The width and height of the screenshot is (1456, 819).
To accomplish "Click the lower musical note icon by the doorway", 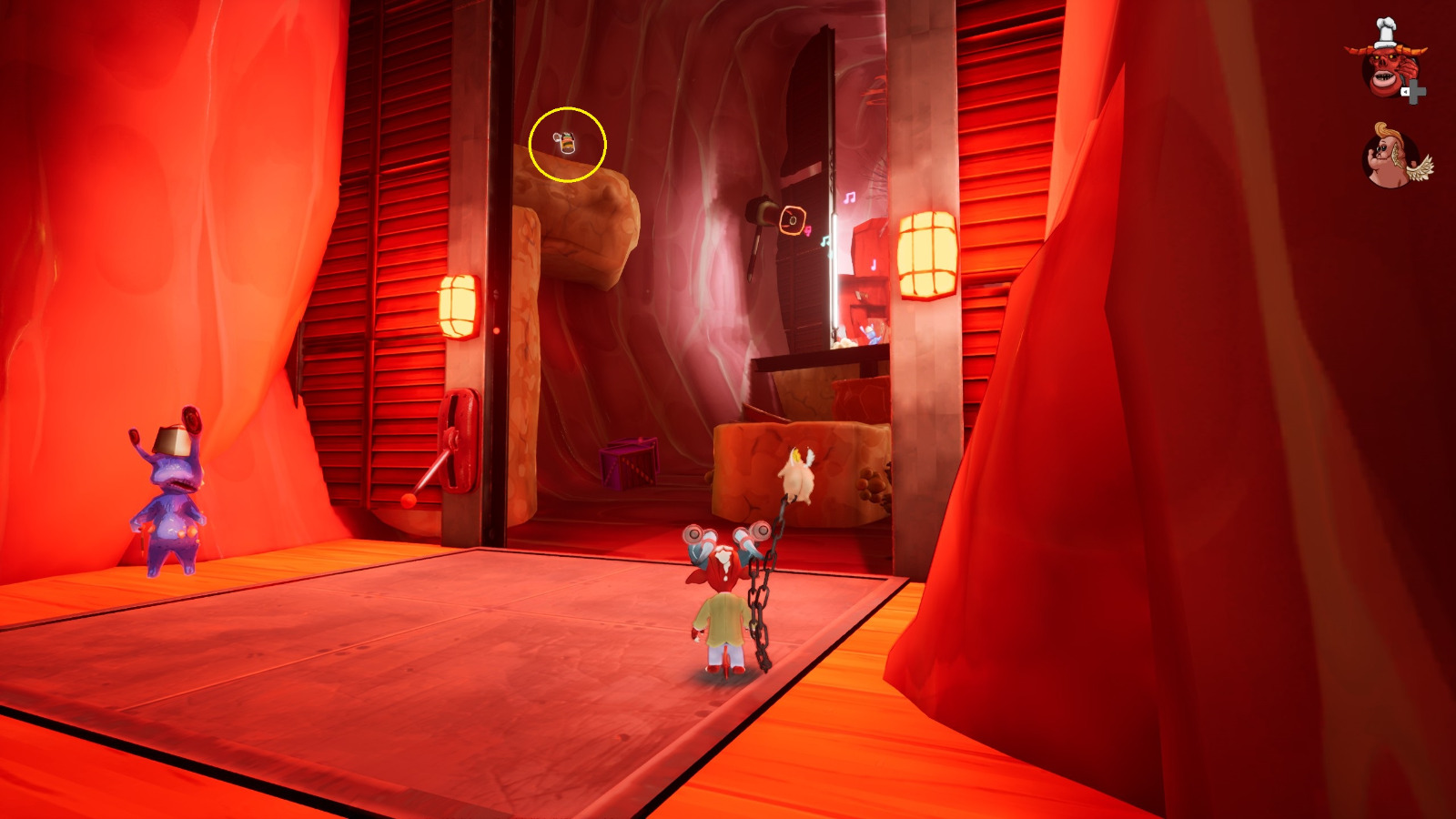I will pos(825,242).
